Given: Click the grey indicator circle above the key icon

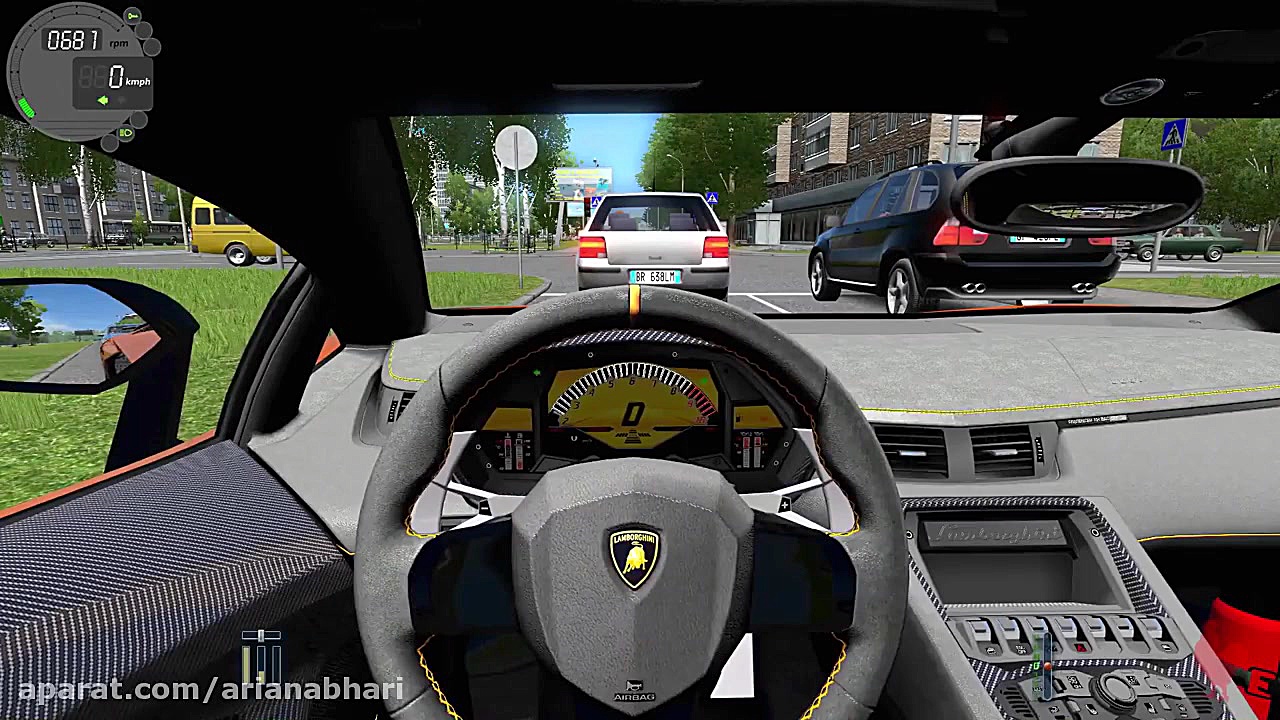Looking at the screenshot, I should (142, 30).
